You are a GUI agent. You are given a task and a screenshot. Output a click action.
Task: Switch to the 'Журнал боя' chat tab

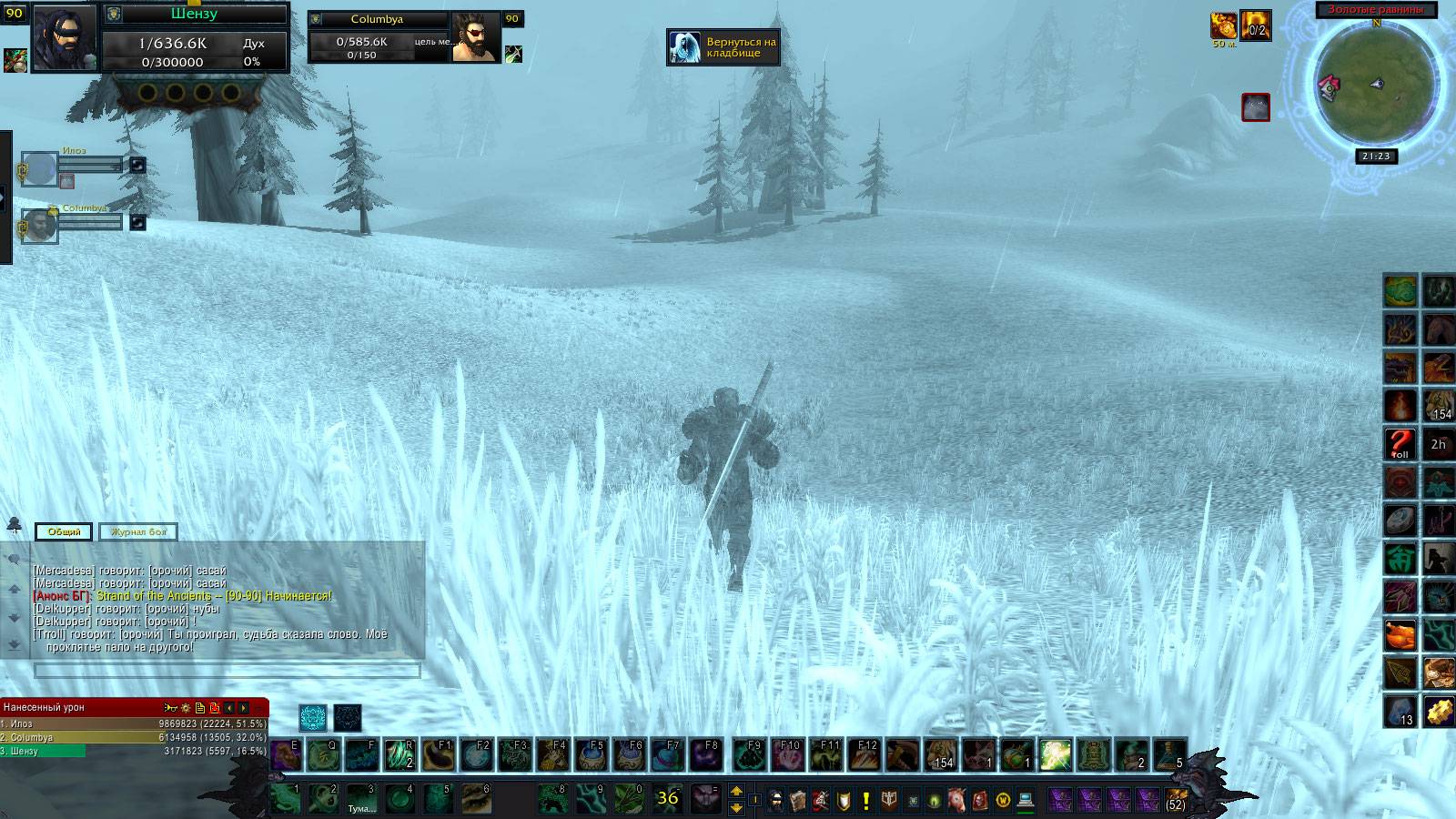[138, 531]
